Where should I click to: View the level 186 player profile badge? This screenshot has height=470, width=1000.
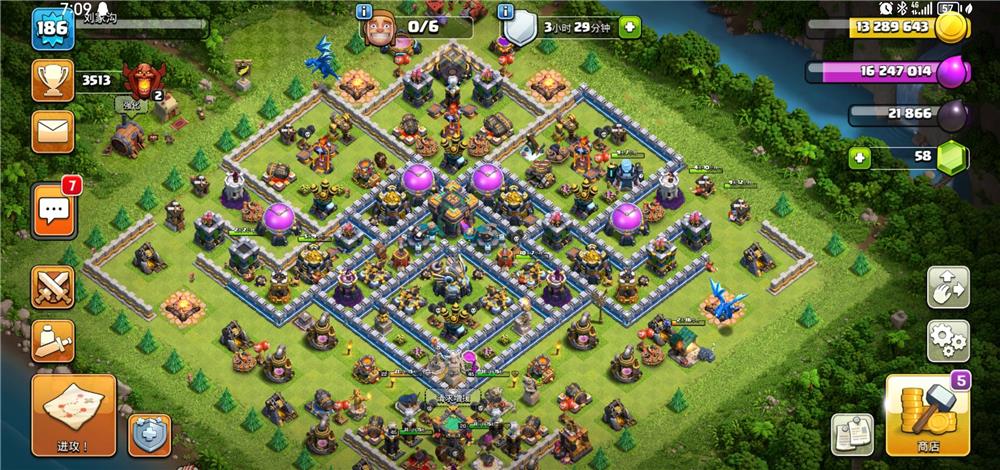(51, 31)
